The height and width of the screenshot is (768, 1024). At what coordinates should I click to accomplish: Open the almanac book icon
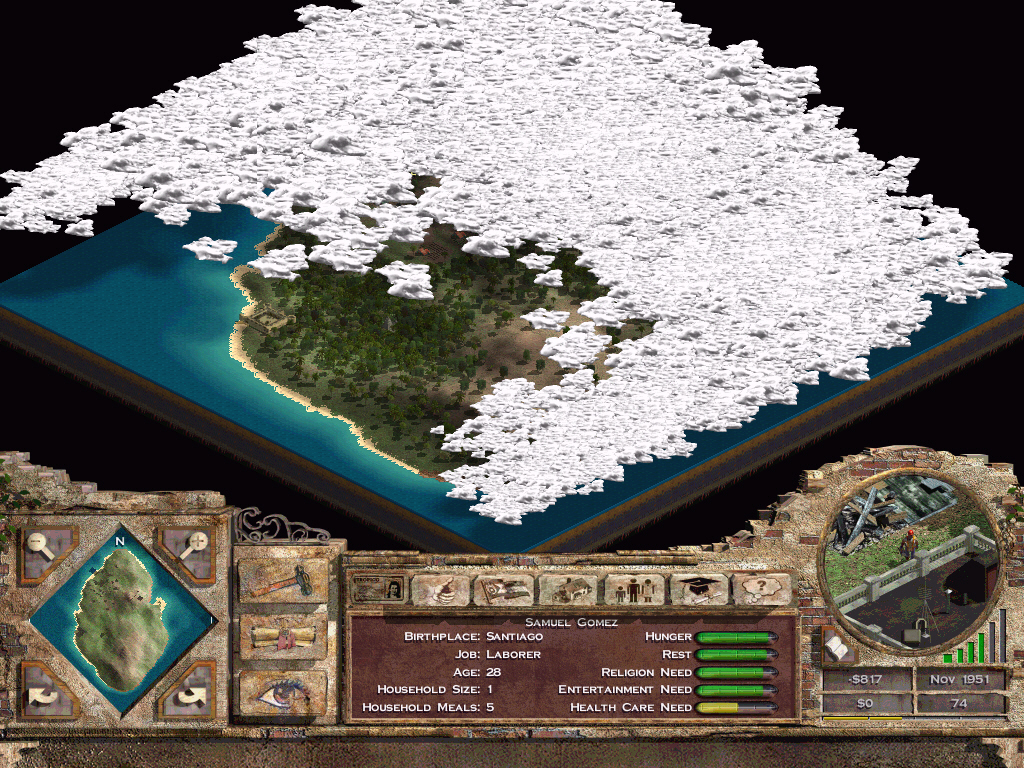(x=837, y=648)
